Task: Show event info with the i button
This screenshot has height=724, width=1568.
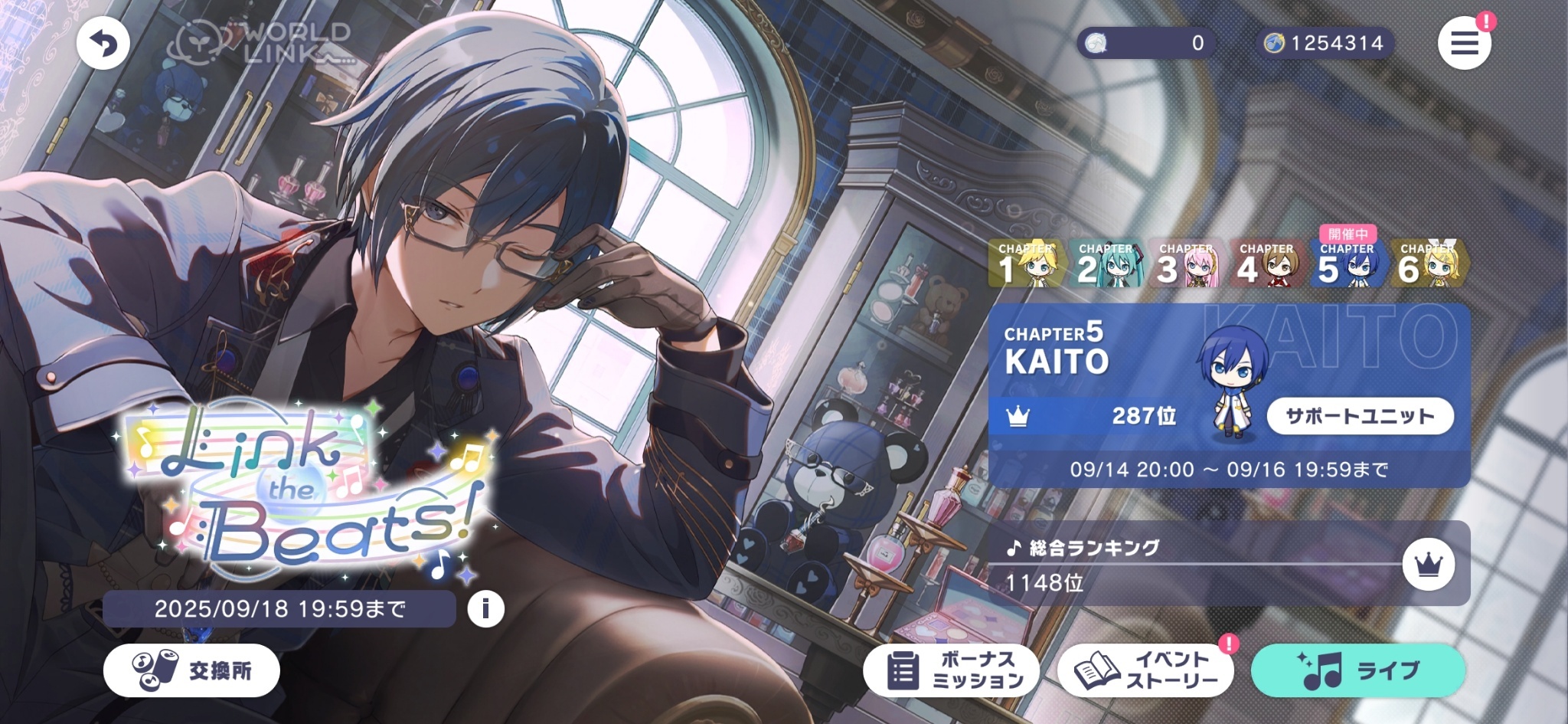Action: click(485, 609)
